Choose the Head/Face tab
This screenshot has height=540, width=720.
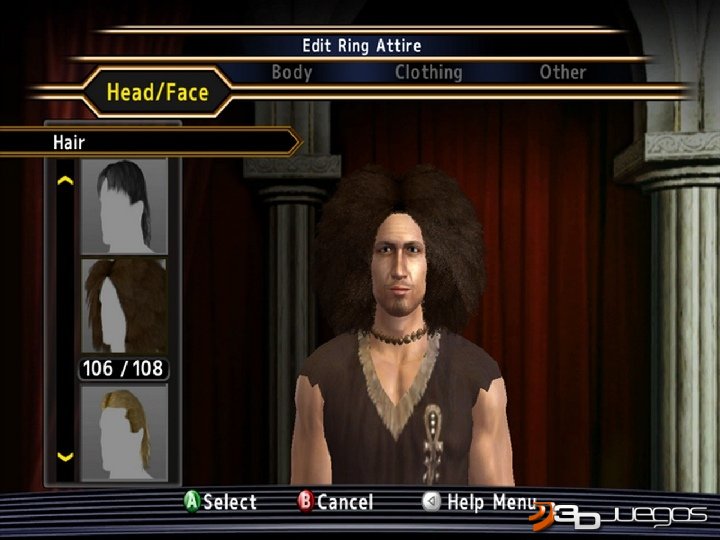158,93
